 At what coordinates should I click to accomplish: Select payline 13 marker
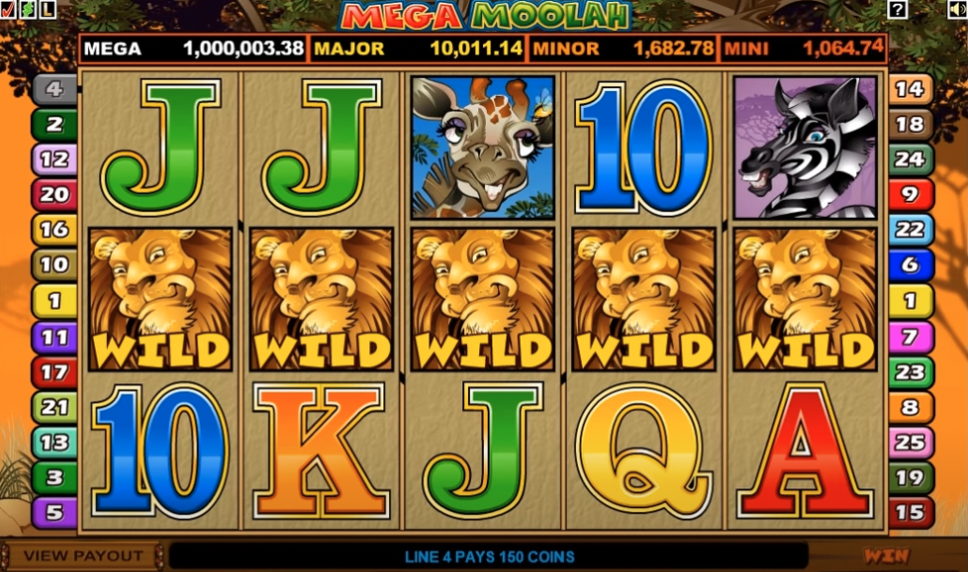point(54,442)
